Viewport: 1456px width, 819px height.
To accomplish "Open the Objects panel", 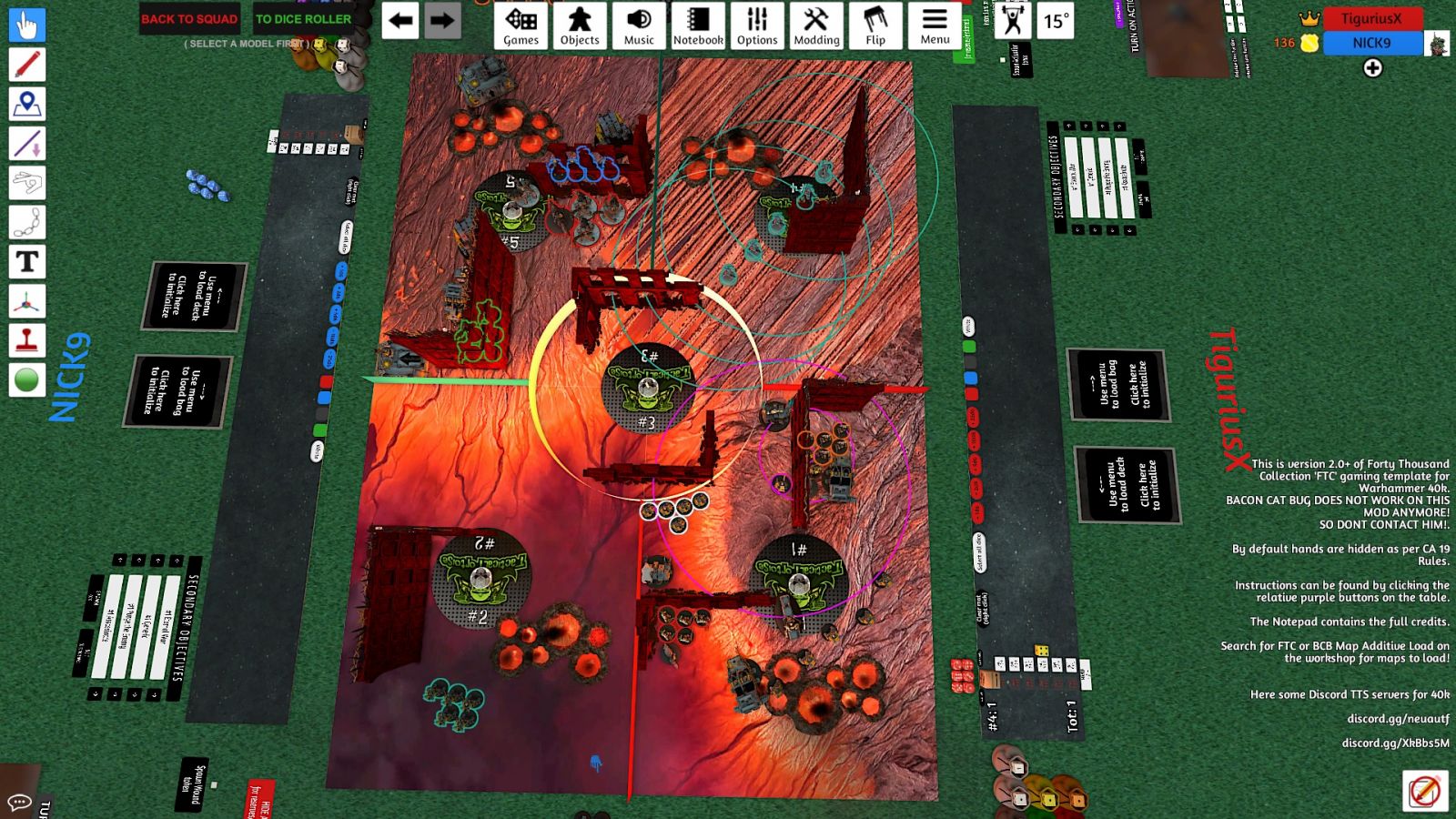I will pos(580,25).
